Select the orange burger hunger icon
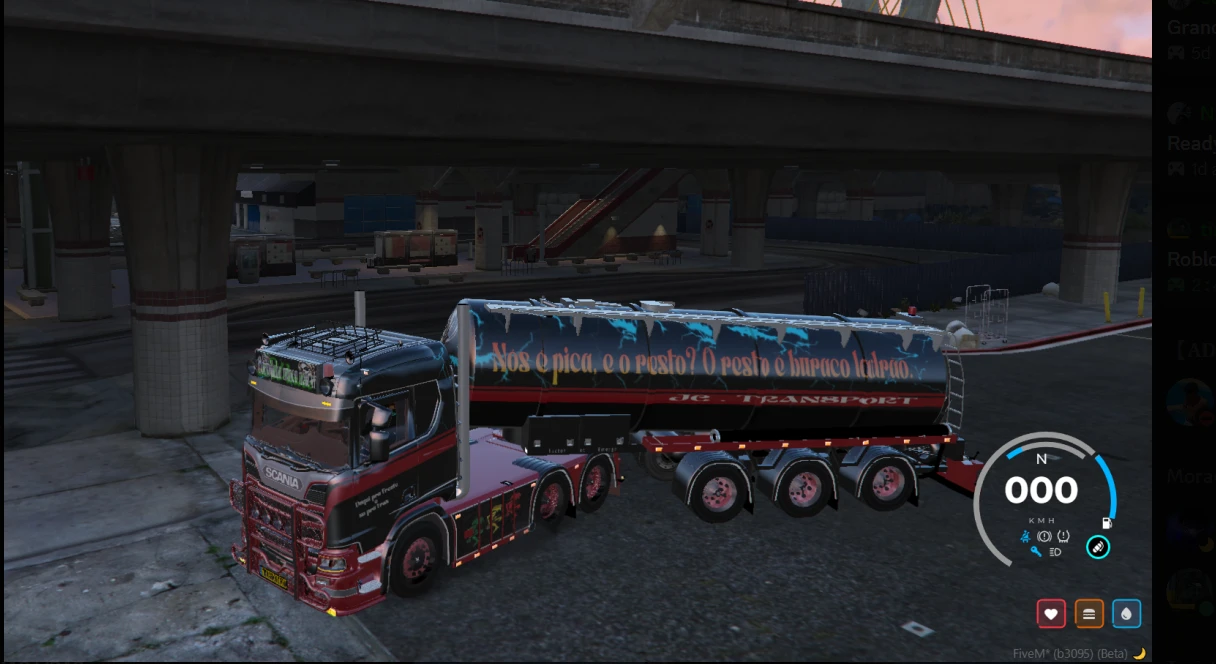The image size is (1216, 664). point(1089,614)
